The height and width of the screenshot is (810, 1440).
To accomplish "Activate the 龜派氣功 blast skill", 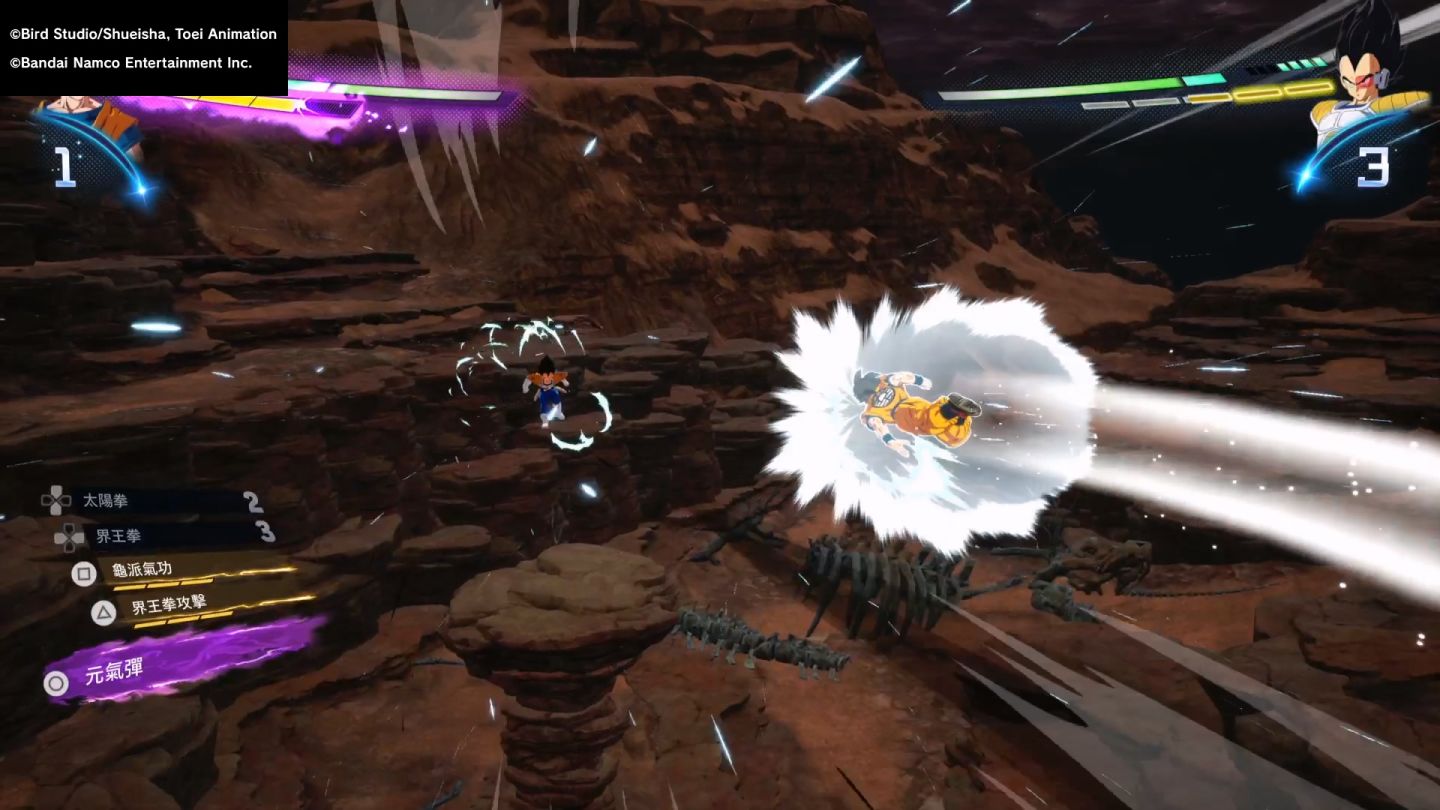I will click(142, 571).
